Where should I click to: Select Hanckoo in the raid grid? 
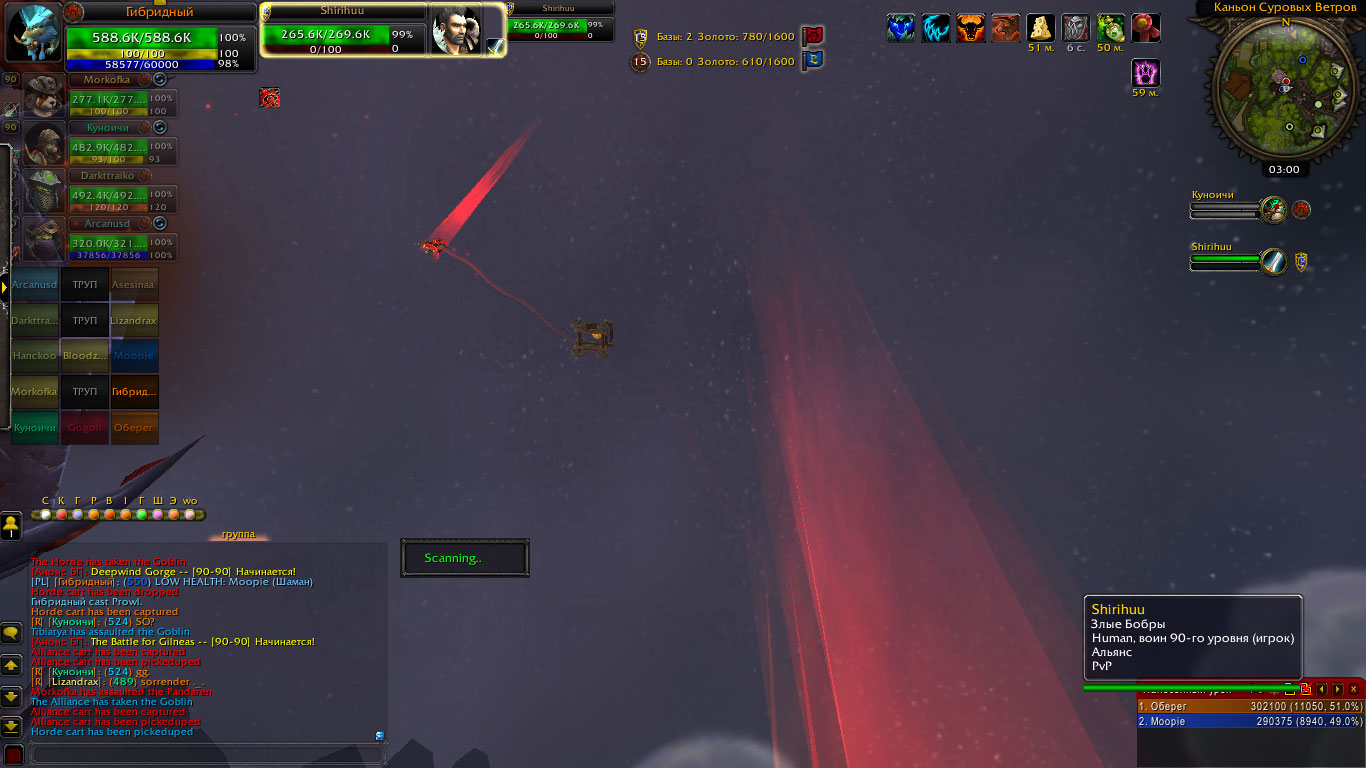point(35,356)
